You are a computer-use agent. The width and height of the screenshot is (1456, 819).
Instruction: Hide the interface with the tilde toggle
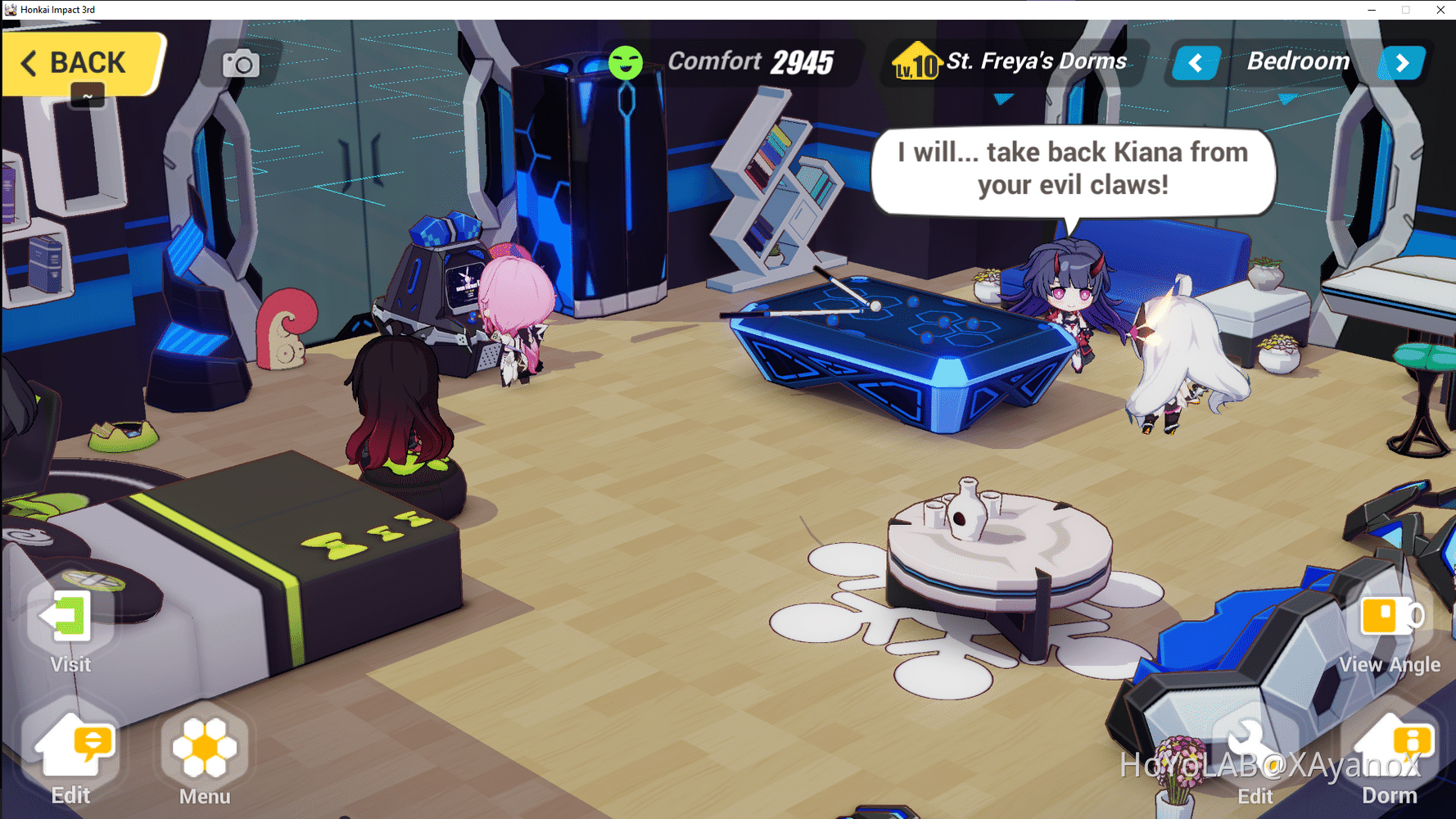point(86,96)
